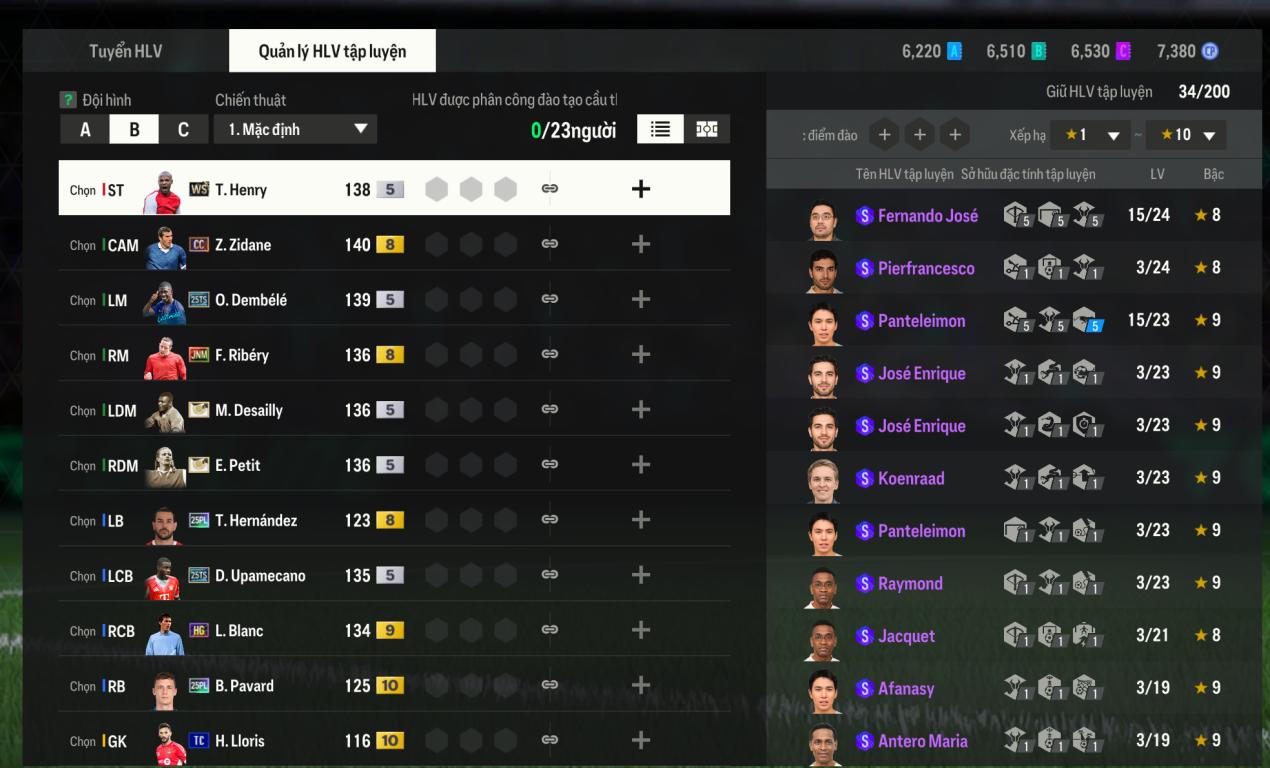Open the Chiến thuật Mặc định dropdown
The image size is (1270, 768).
pos(296,129)
